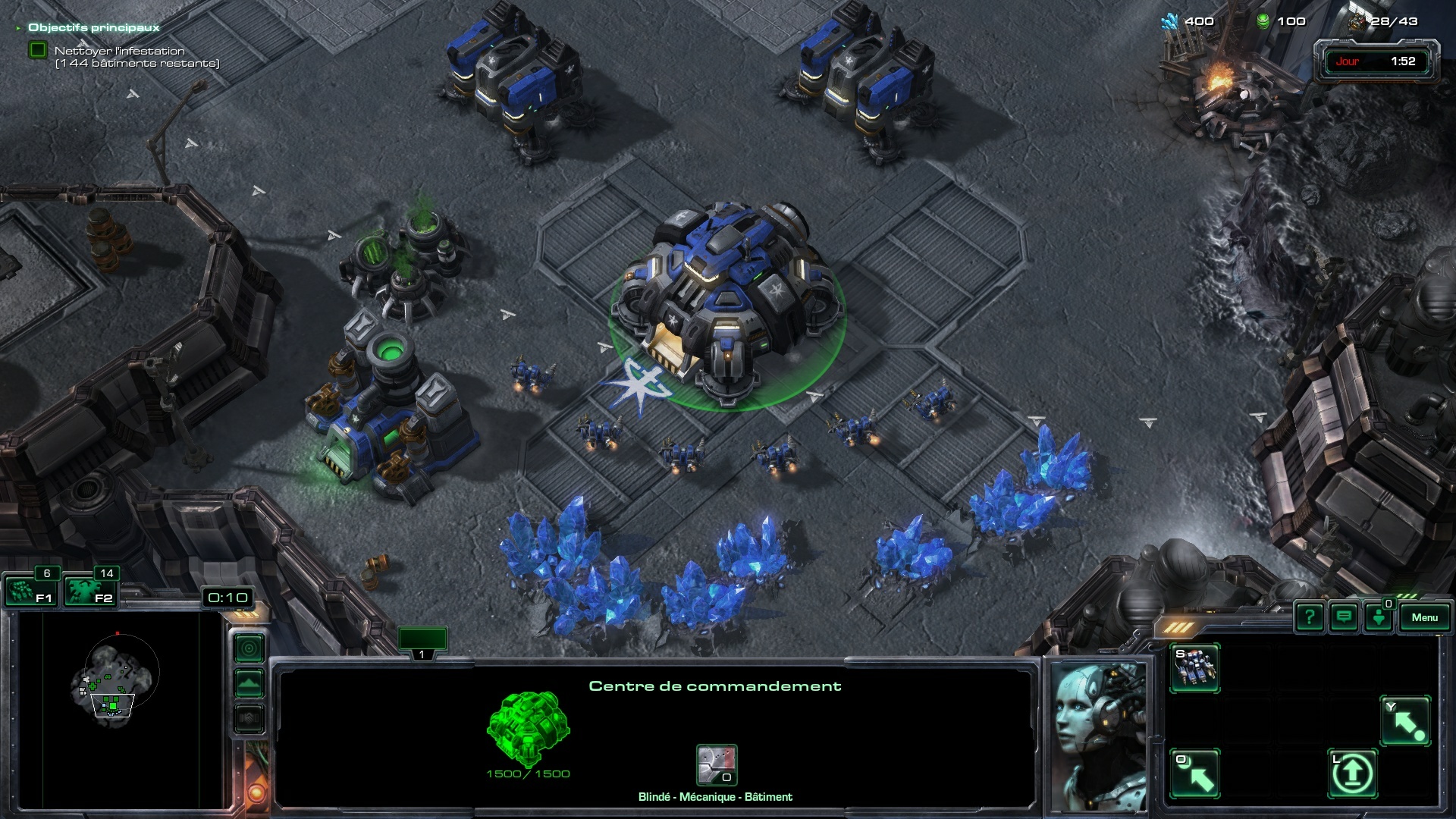The image size is (1456, 819).
Task: Open the Objectifs principaux tracker
Action: point(93,27)
